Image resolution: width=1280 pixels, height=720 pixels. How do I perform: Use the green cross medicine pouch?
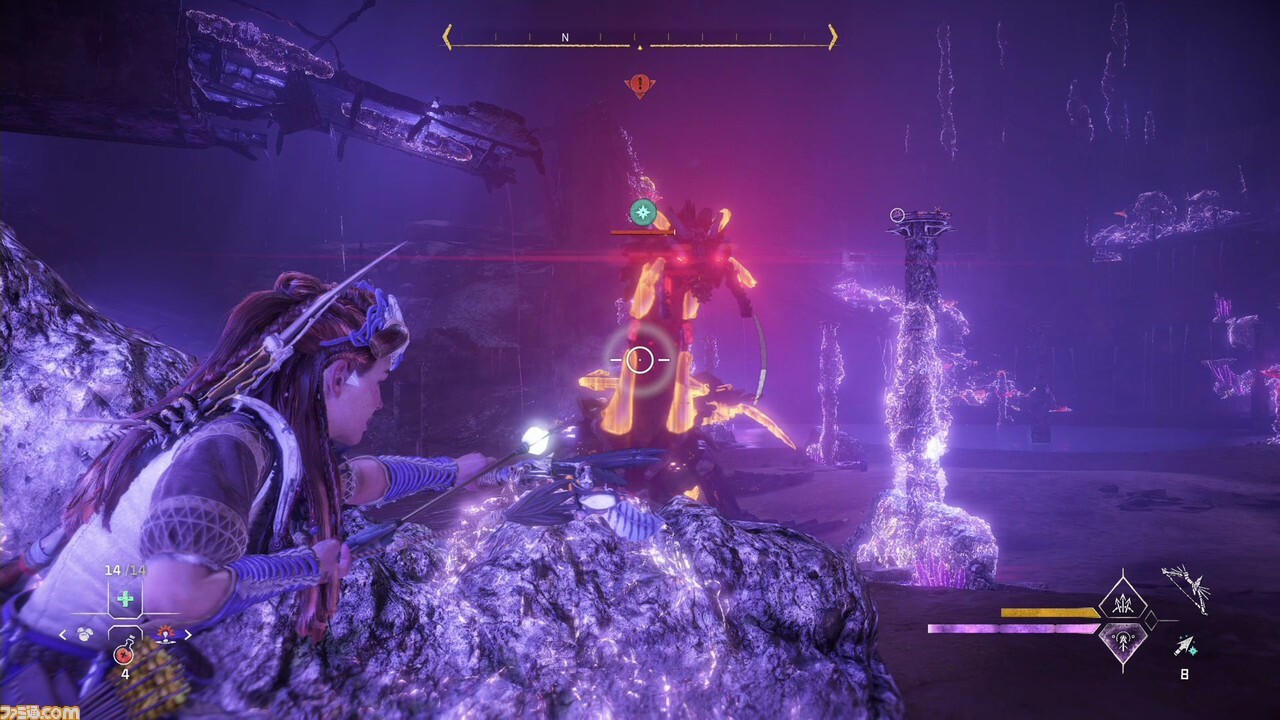[125, 599]
